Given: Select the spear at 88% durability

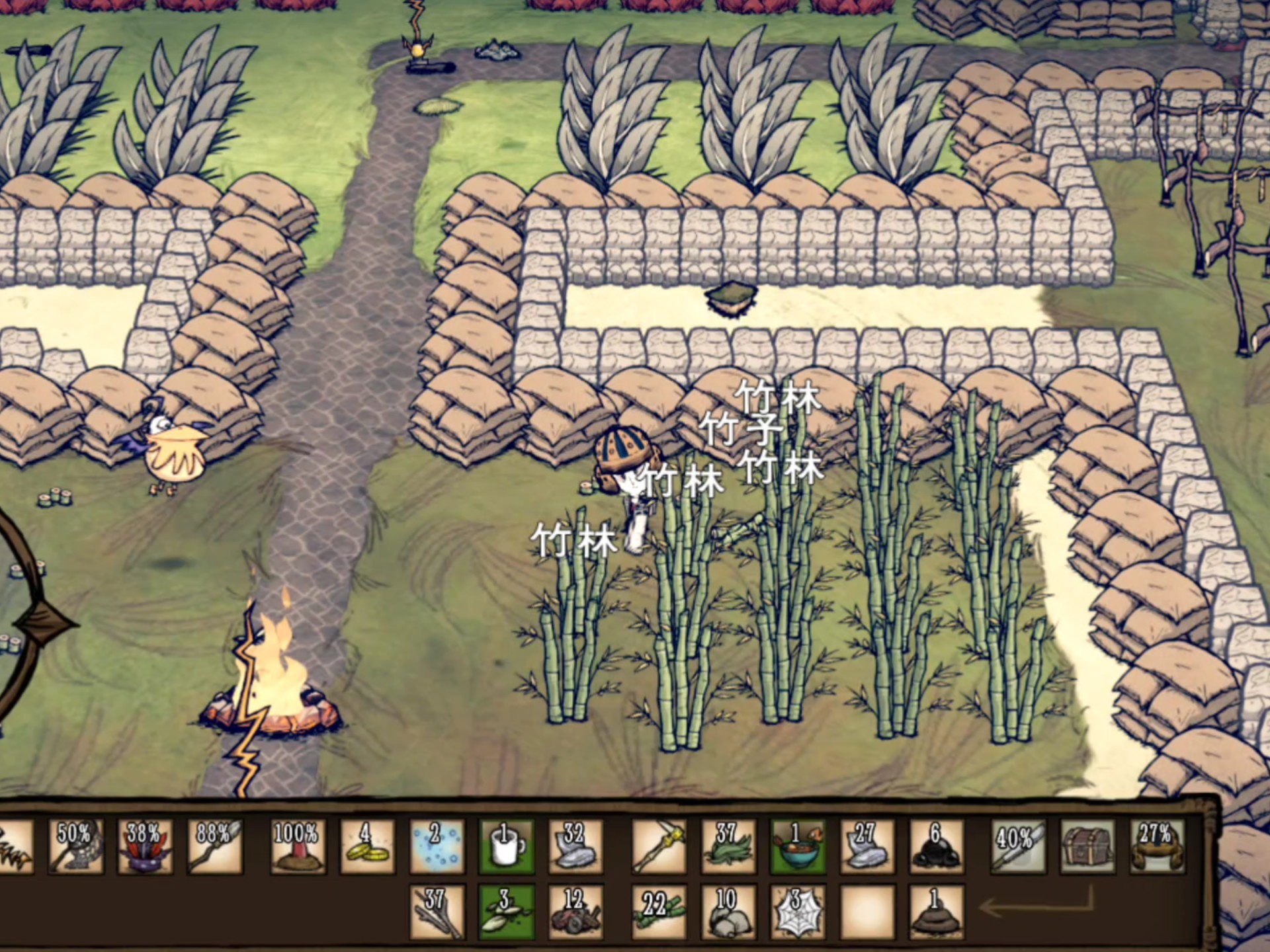Looking at the screenshot, I should coord(214,847).
